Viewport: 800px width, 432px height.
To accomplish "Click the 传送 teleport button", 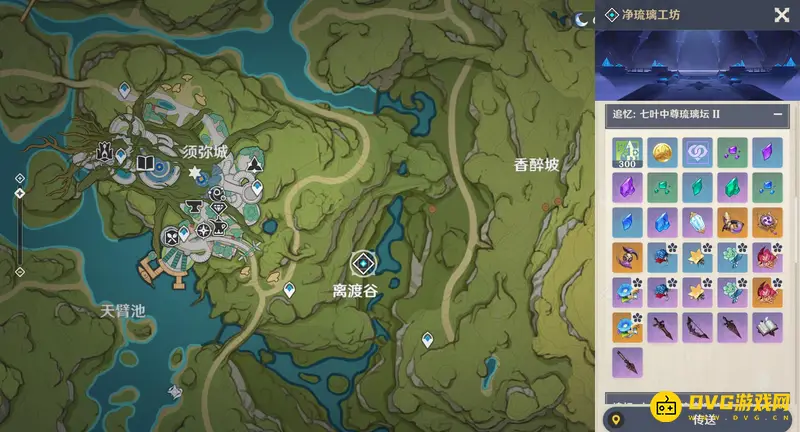I will pos(705,419).
